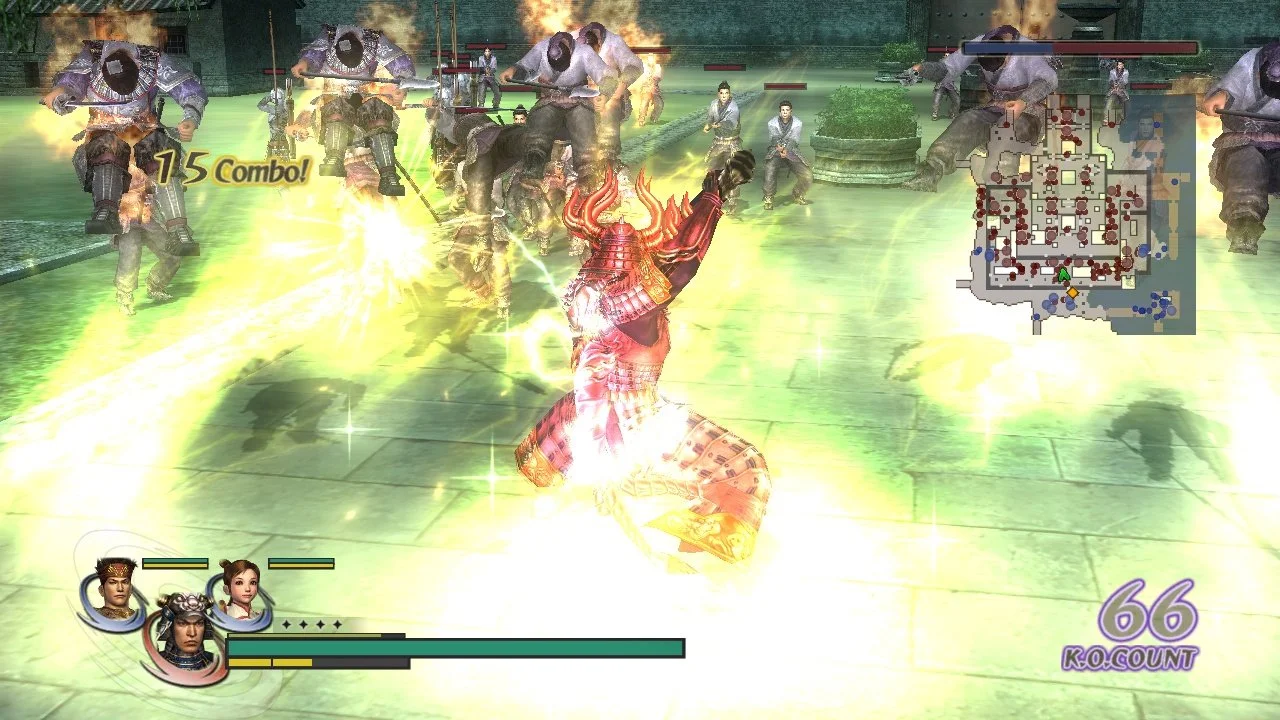Screen dimensions: 1280x720
Task: Toggle the second star above the musou gauge
Action: coord(304,625)
